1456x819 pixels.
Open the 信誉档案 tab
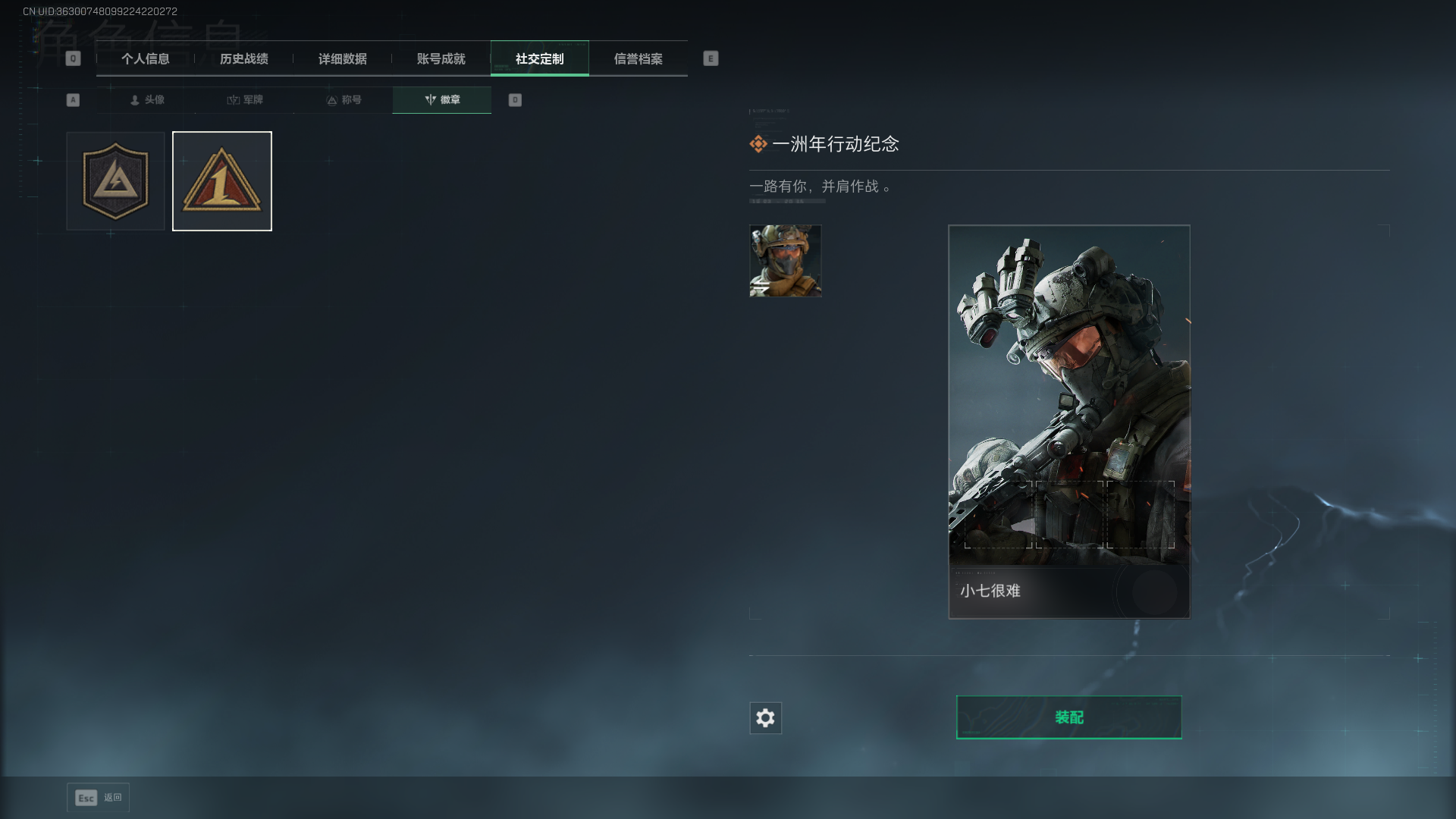point(639,59)
